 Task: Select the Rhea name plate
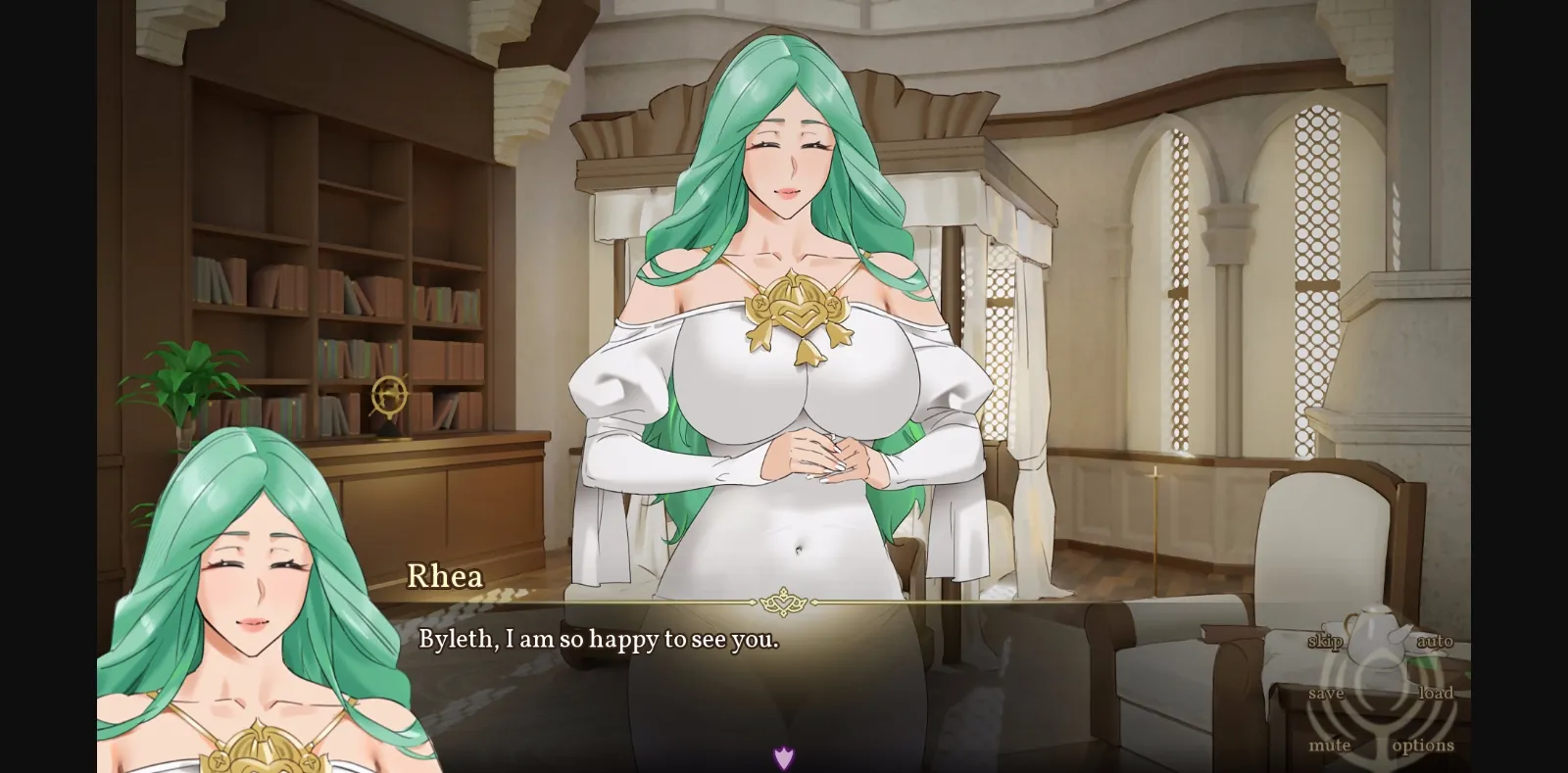[x=446, y=576]
